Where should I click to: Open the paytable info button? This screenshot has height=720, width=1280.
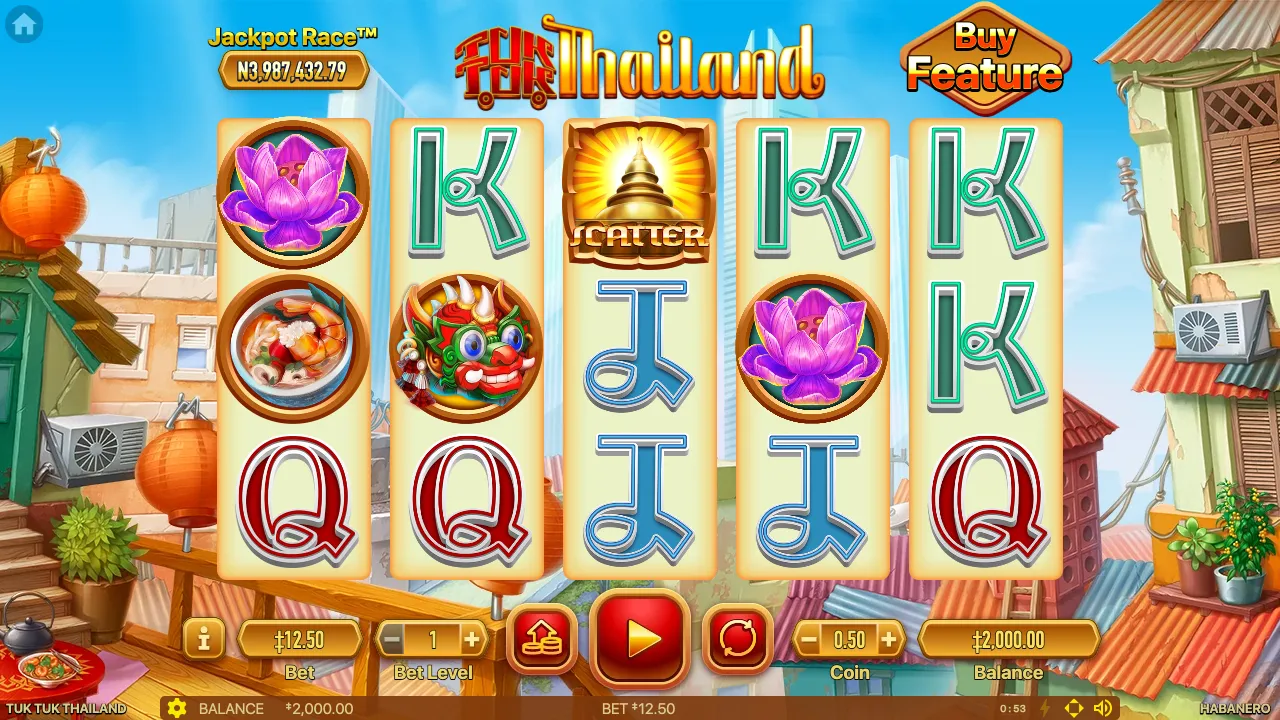click(204, 638)
